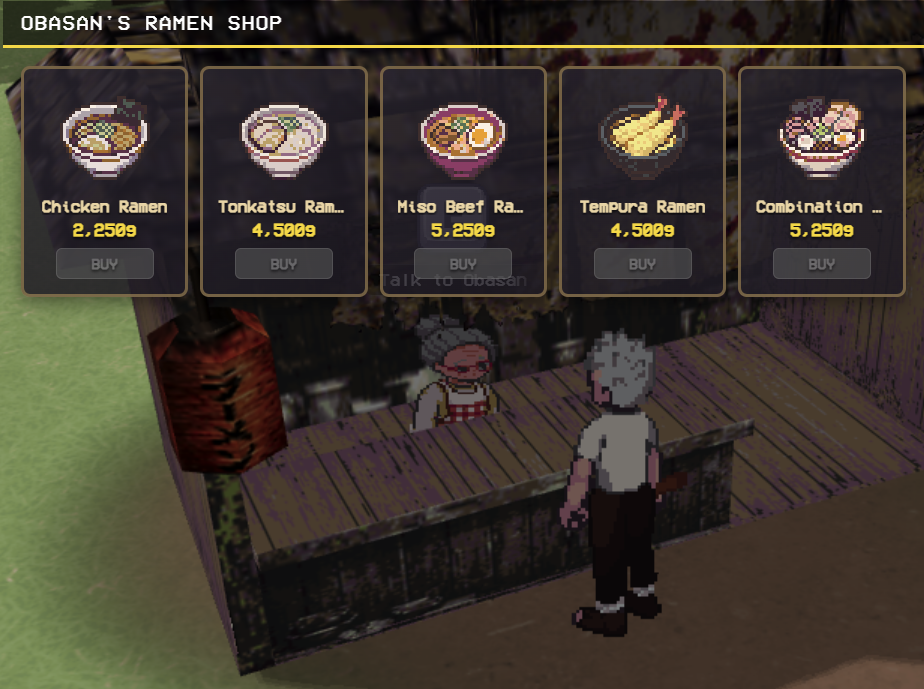Buy the Miso Beef Ramen
Screen dimensions: 924x689
pyautogui.click(x=463, y=264)
